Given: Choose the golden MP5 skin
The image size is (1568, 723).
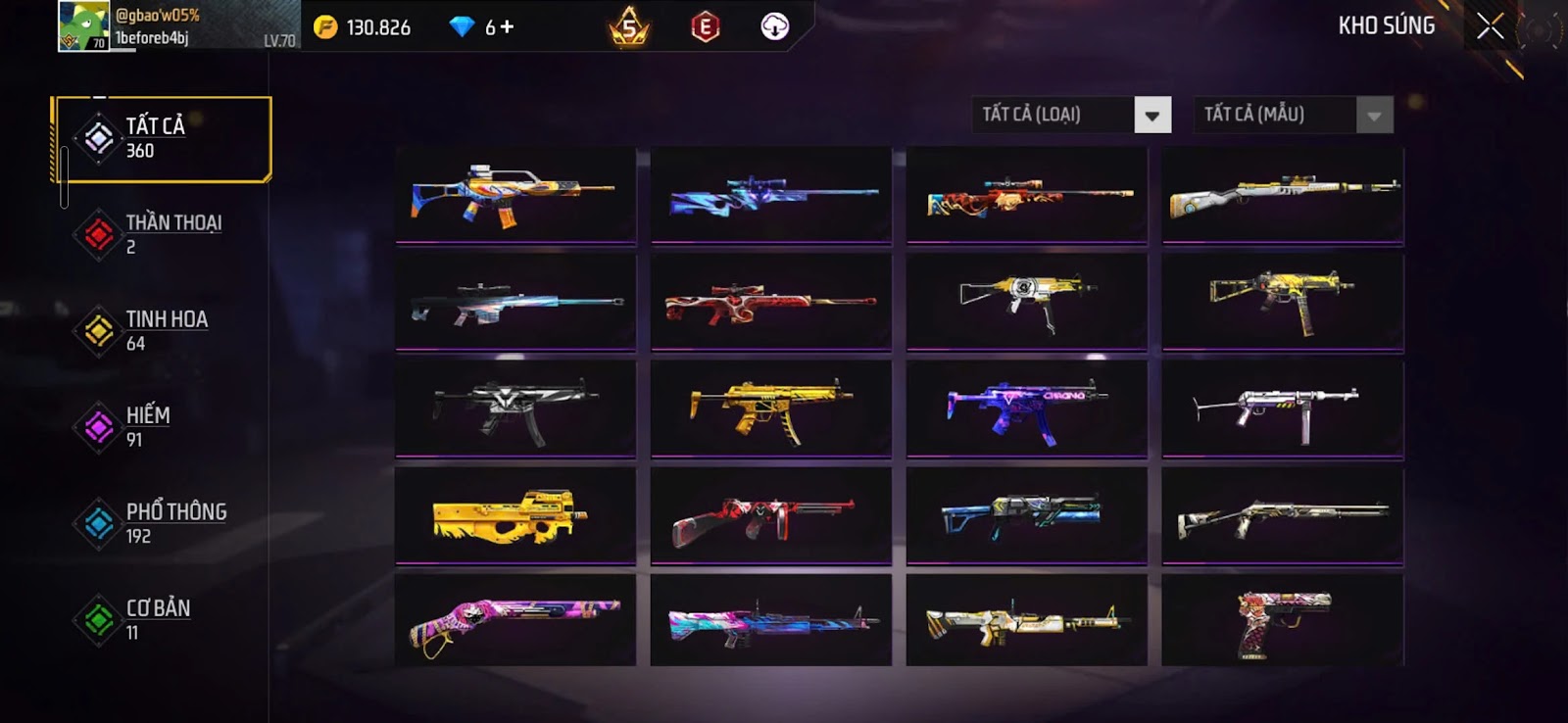Looking at the screenshot, I should [770, 408].
